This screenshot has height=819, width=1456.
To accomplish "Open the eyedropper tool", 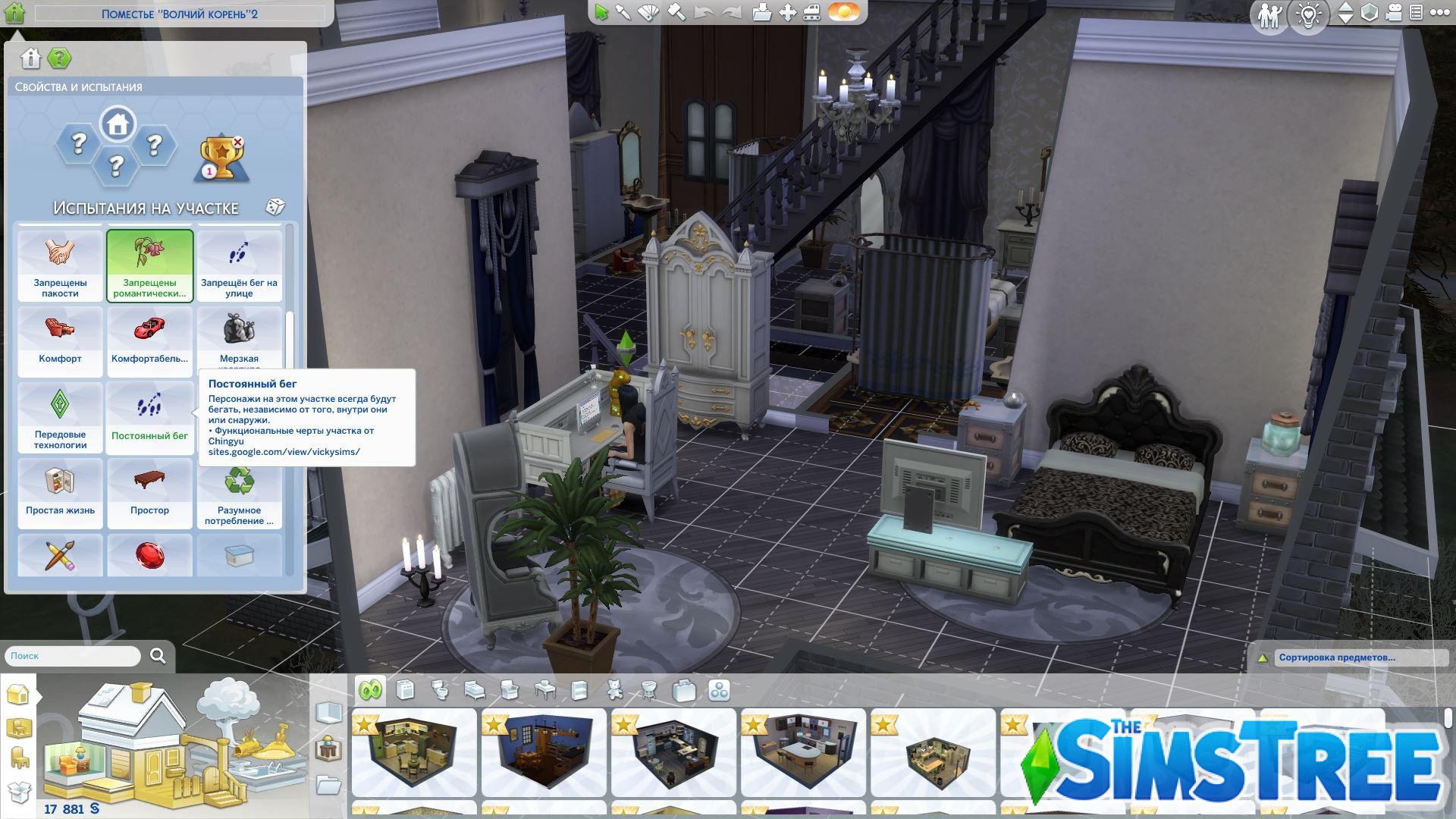I will 624,12.
